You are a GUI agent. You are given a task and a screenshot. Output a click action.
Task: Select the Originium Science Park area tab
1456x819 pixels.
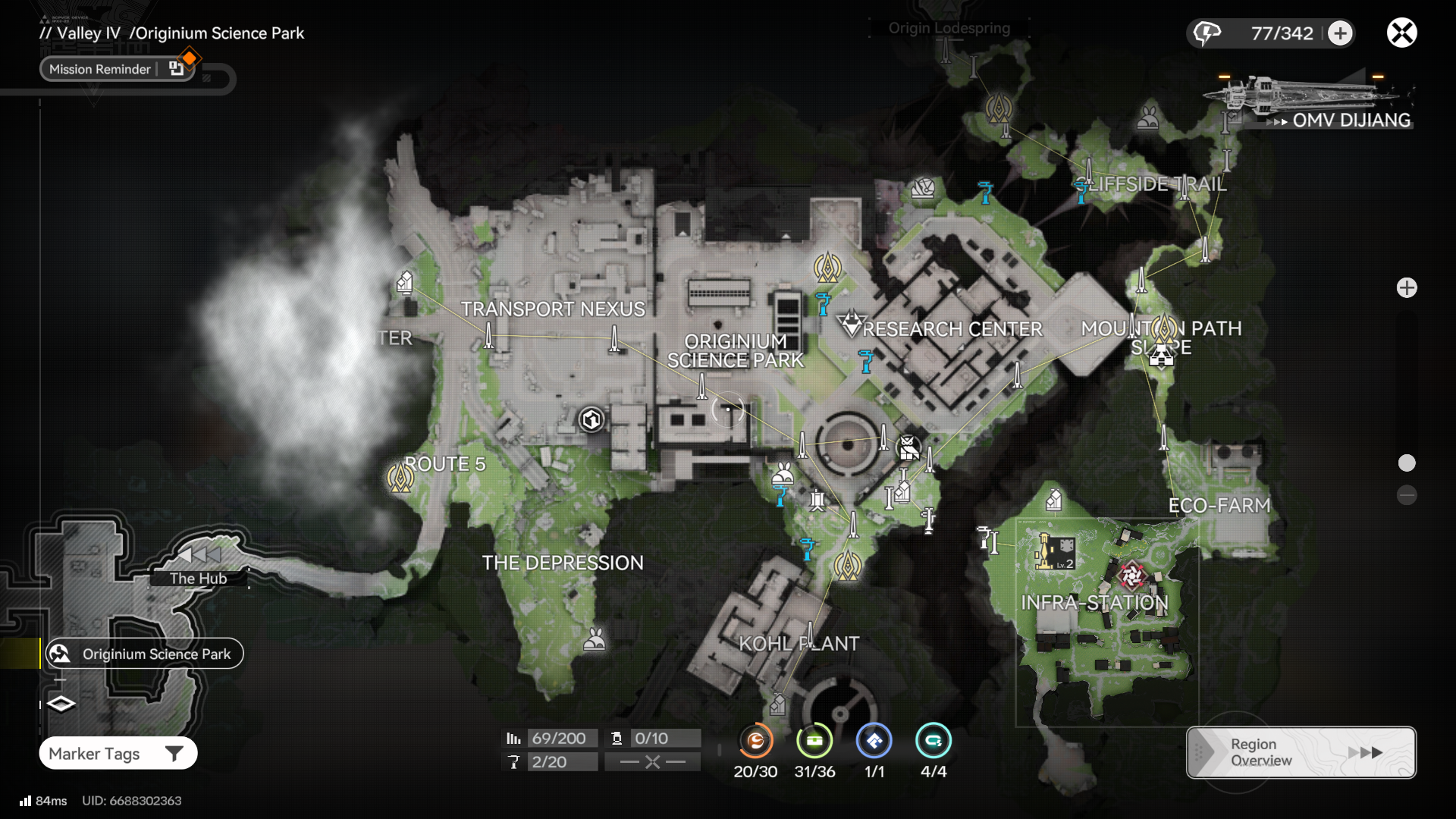pos(144,654)
